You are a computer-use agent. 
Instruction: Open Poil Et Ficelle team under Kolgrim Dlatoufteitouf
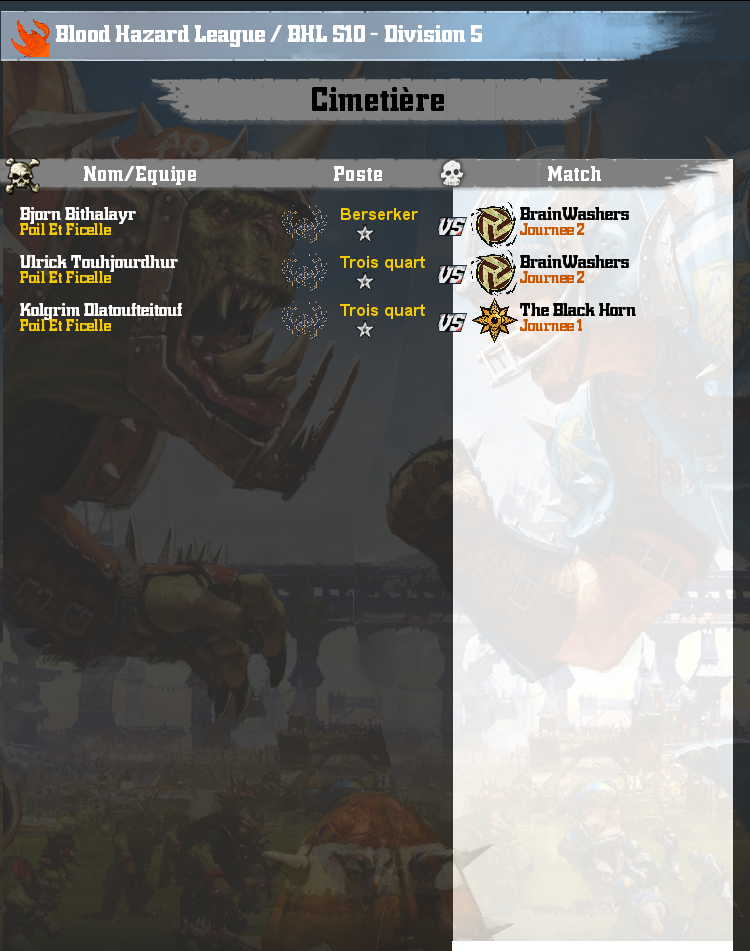click(65, 326)
